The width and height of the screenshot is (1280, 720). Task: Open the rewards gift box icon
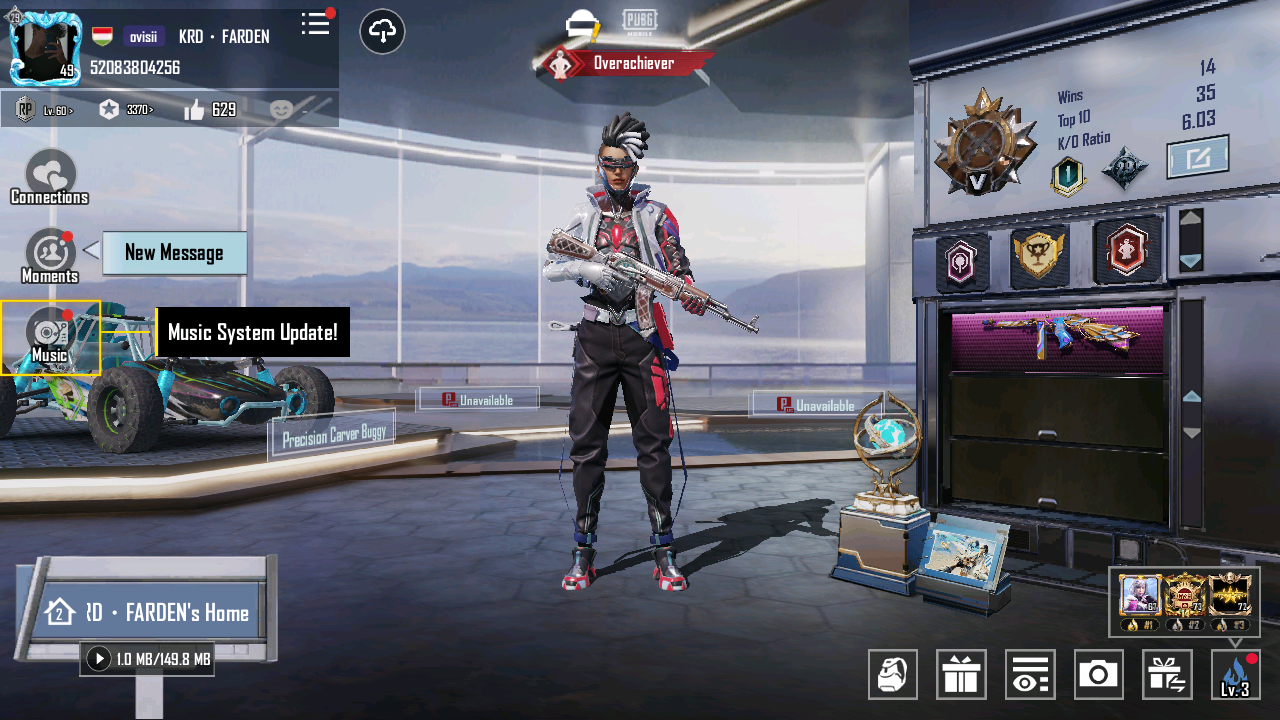[x=961, y=674]
